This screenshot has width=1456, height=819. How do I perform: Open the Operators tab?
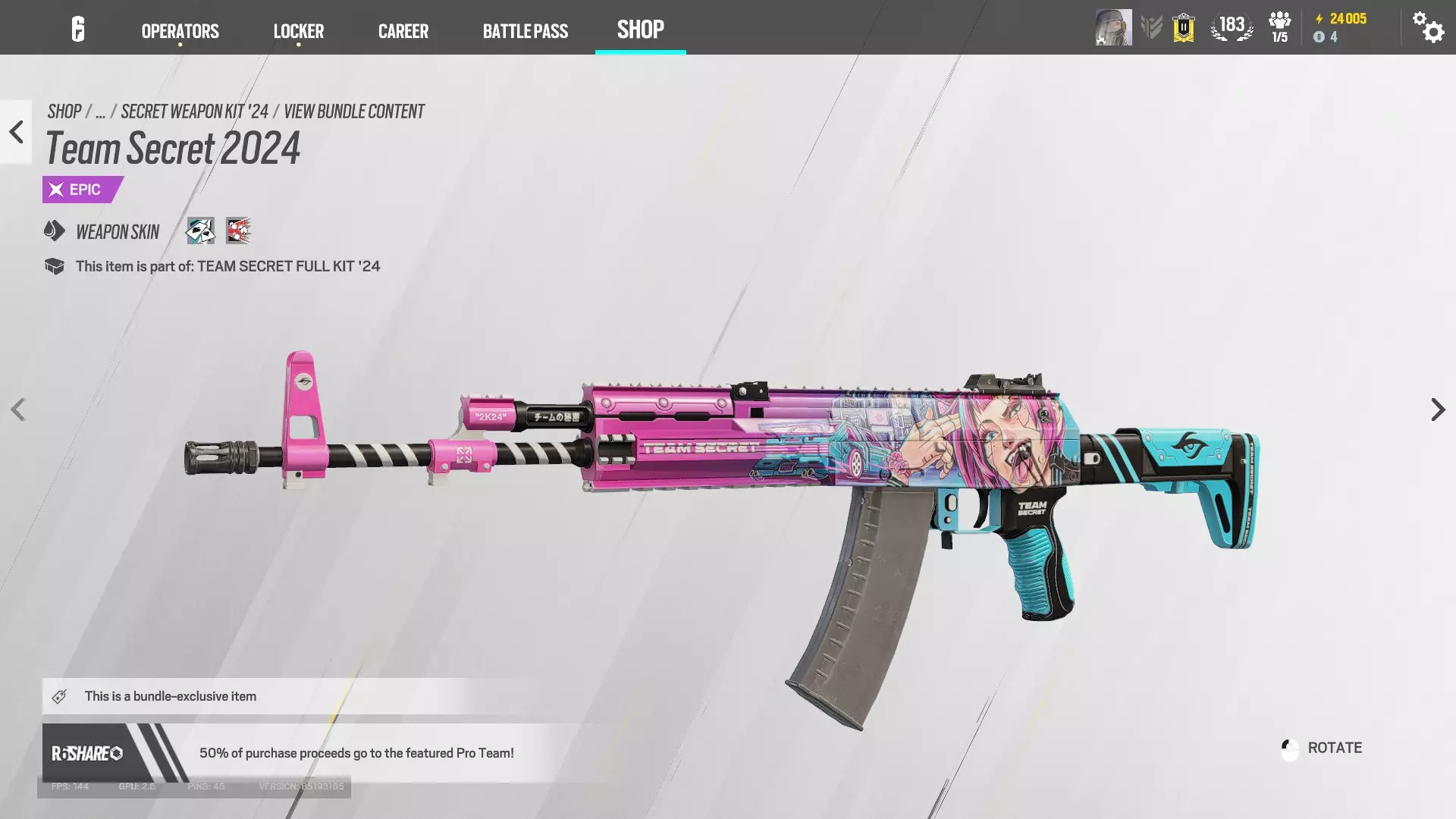point(180,31)
